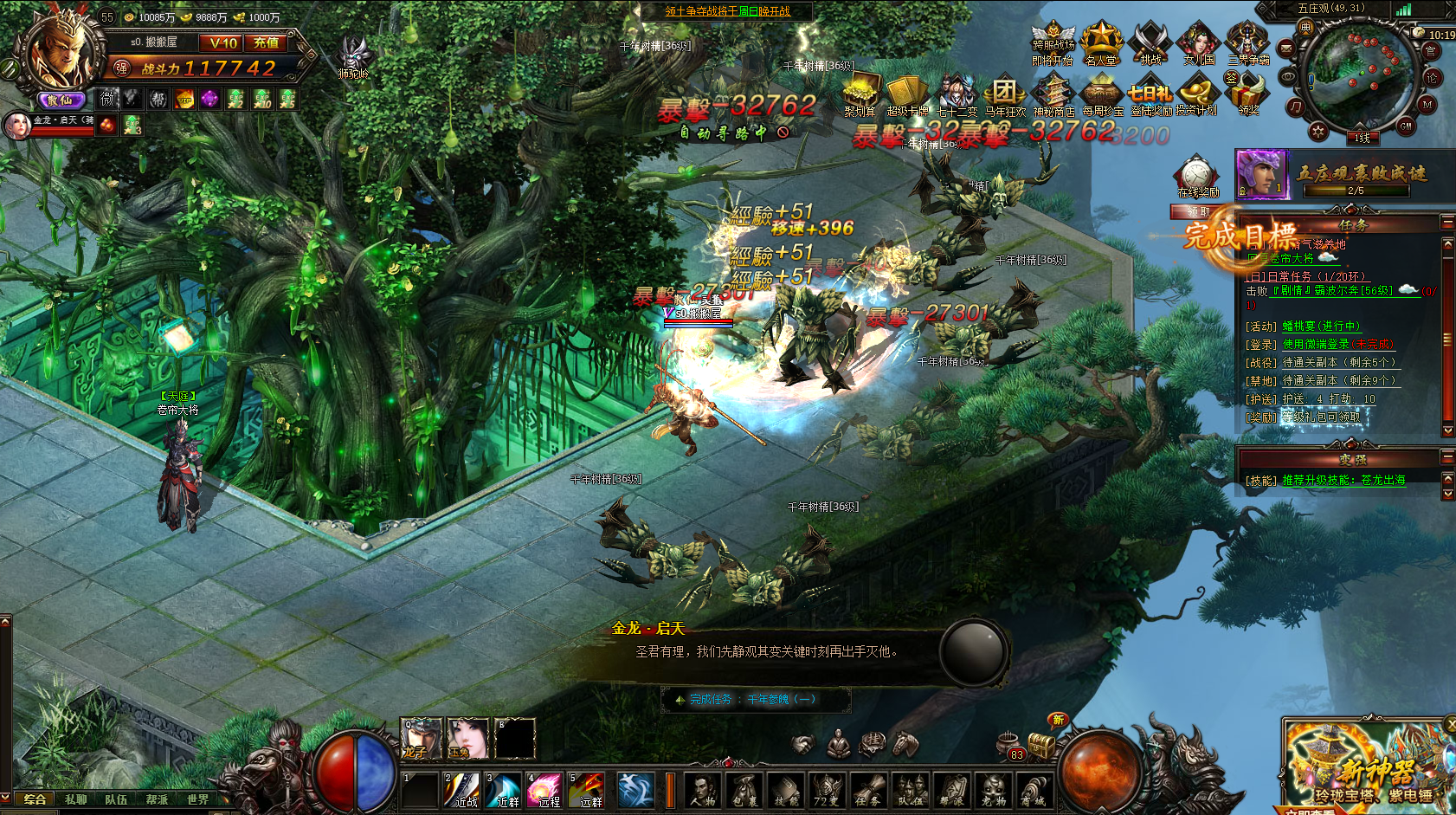Open the 神秘商店 mystery shop
1456x815 pixels.
click(x=1053, y=94)
